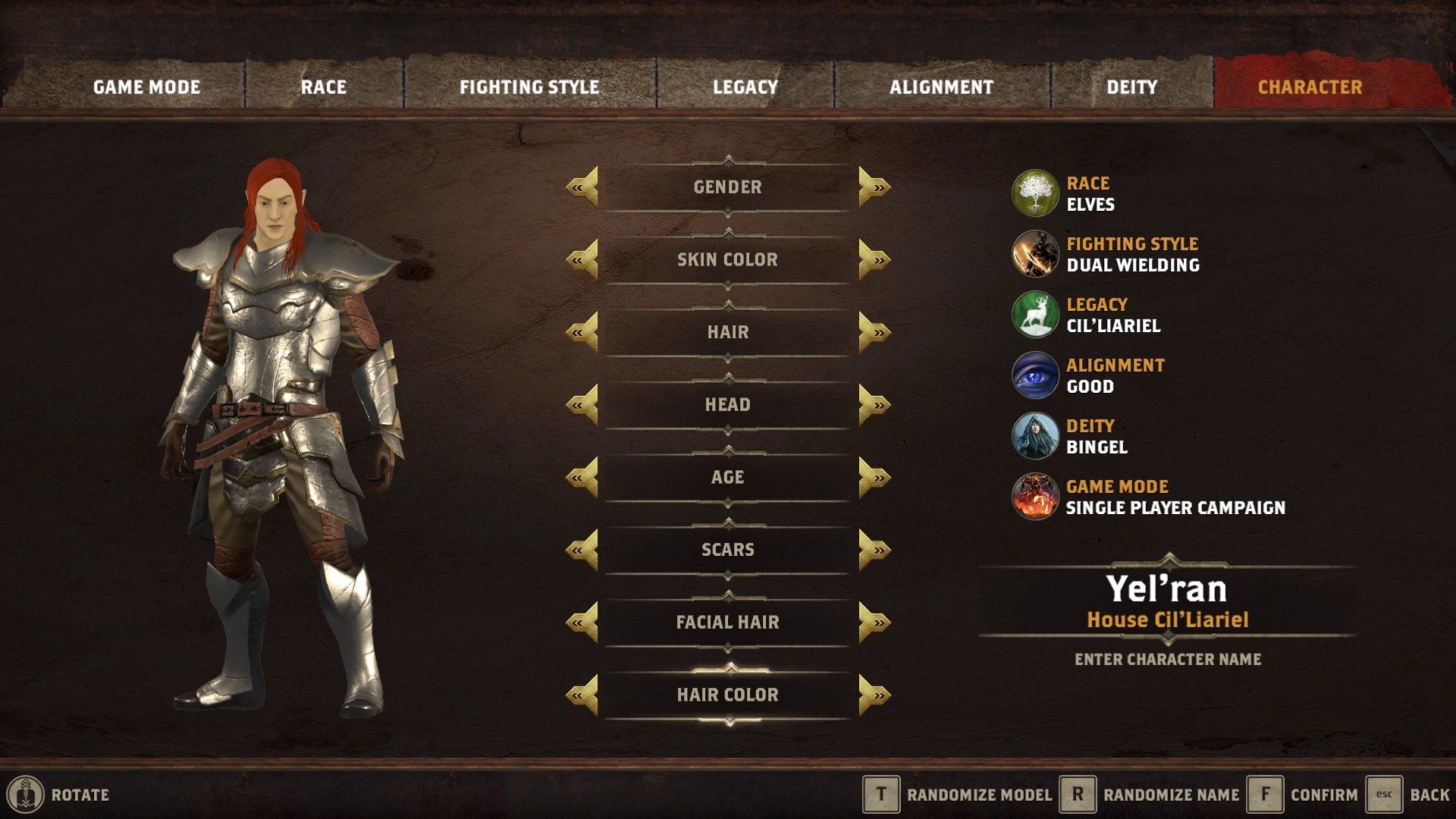Advance Hair style with right arrow
This screenshot has height=819, width=1456.
pyautogui.click(x=874, y=331)
